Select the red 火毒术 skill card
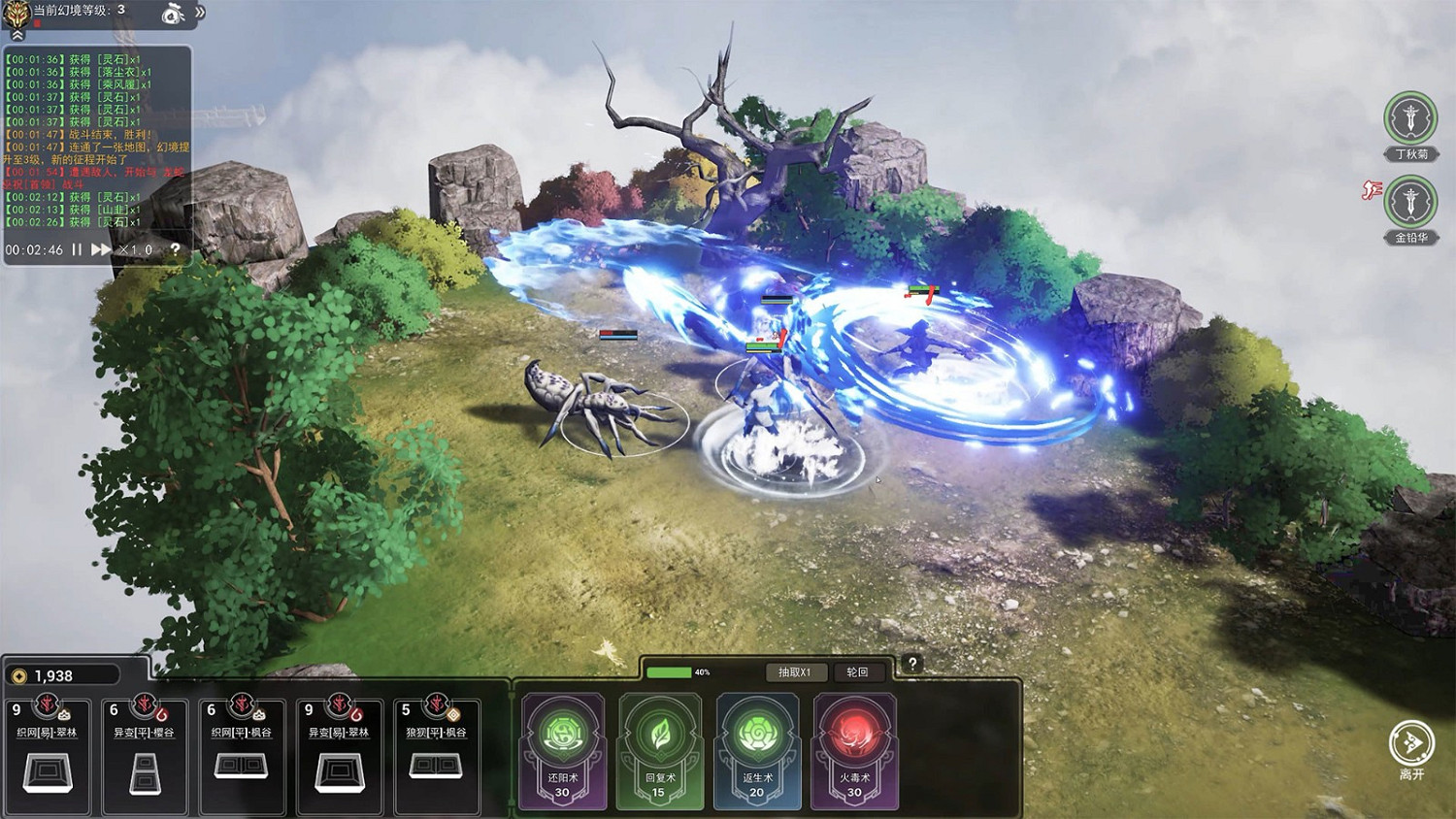The image size is (1456, 819). click(x=854, y=747)
